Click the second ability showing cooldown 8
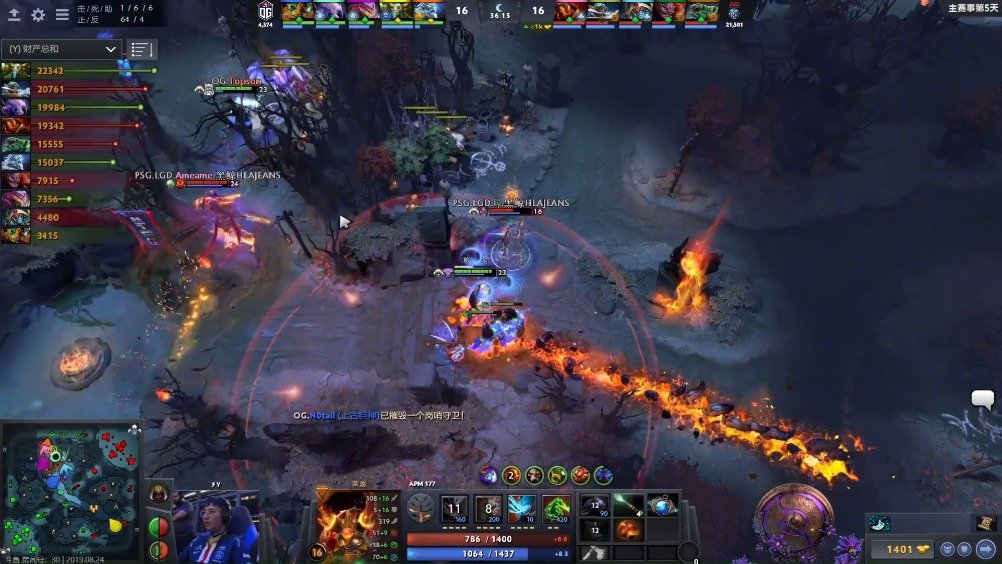 point(488,508)
